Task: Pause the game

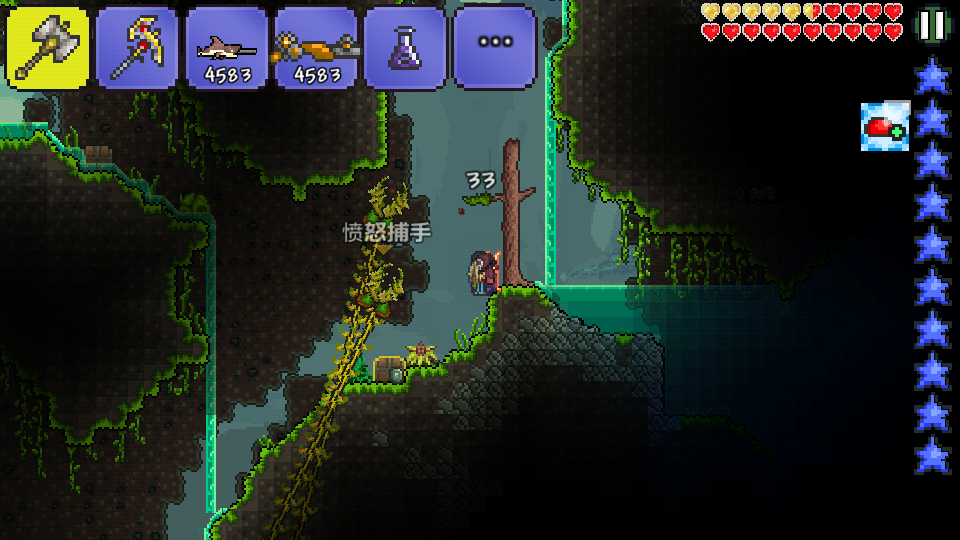Action: point(932,25)
